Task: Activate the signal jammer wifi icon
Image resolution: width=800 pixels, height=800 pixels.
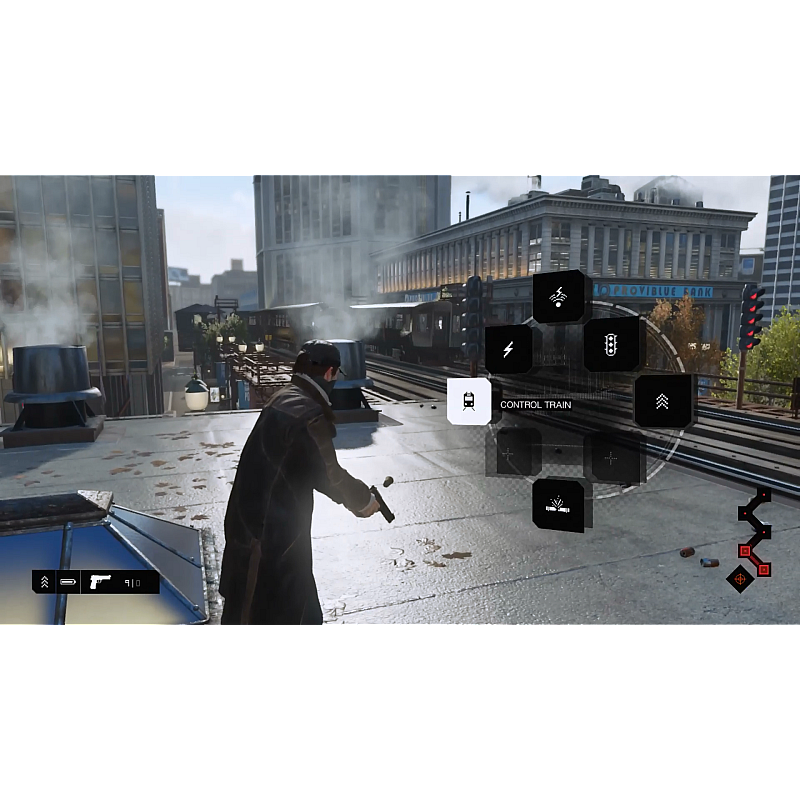Action: point(559,296)
